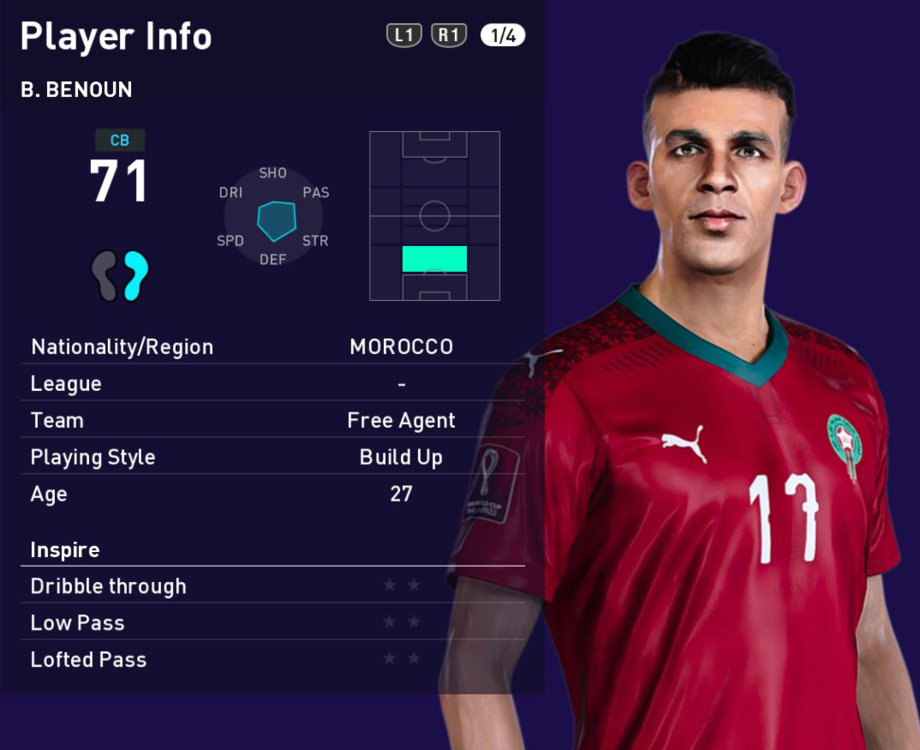Click the Age row

[272, 494]
